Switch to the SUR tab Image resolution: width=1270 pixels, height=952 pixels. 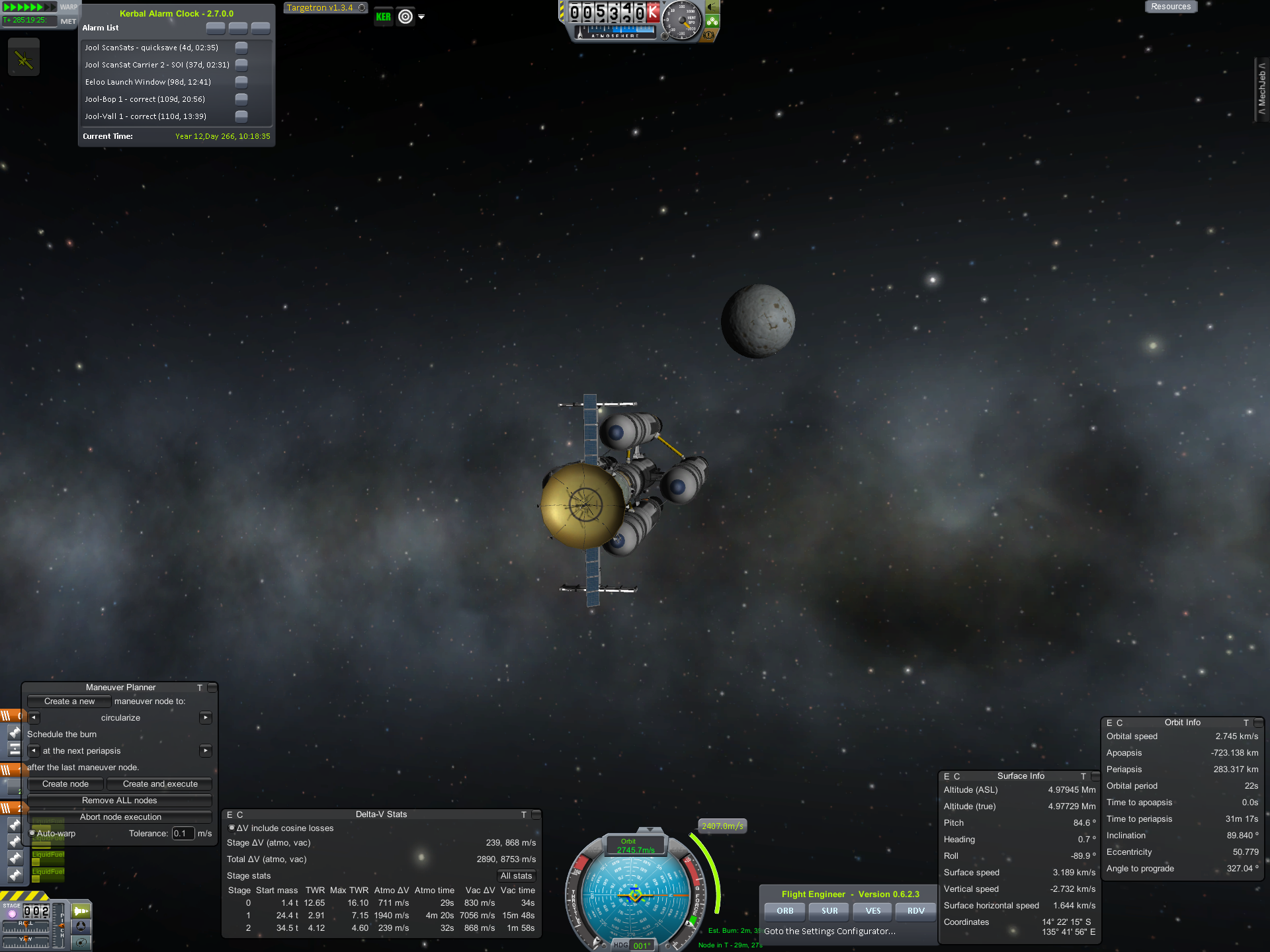[x=829, y=911]
